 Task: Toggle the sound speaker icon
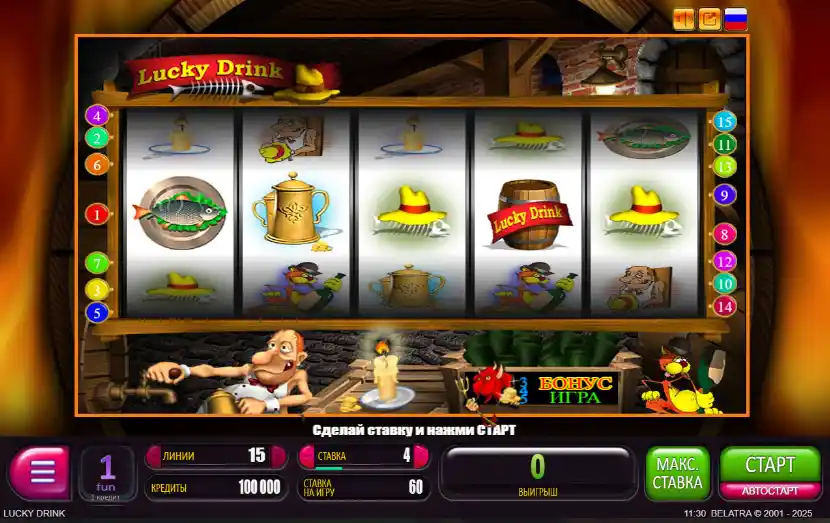684,19
